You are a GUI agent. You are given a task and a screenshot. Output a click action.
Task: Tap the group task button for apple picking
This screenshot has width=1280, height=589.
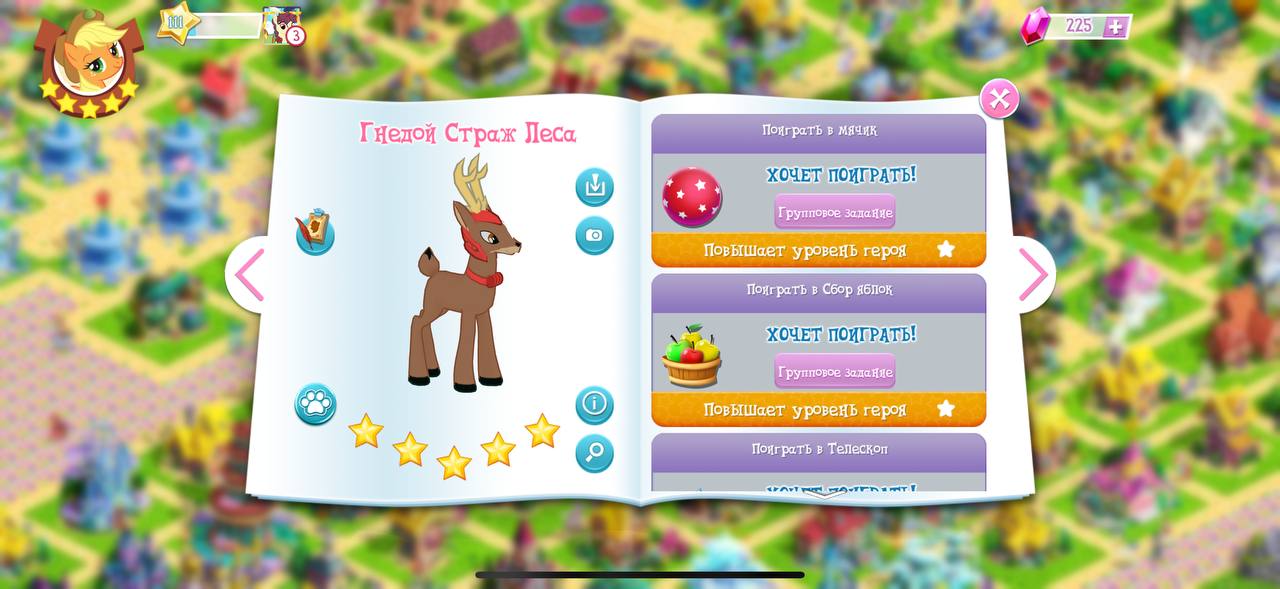pos(834,372)
